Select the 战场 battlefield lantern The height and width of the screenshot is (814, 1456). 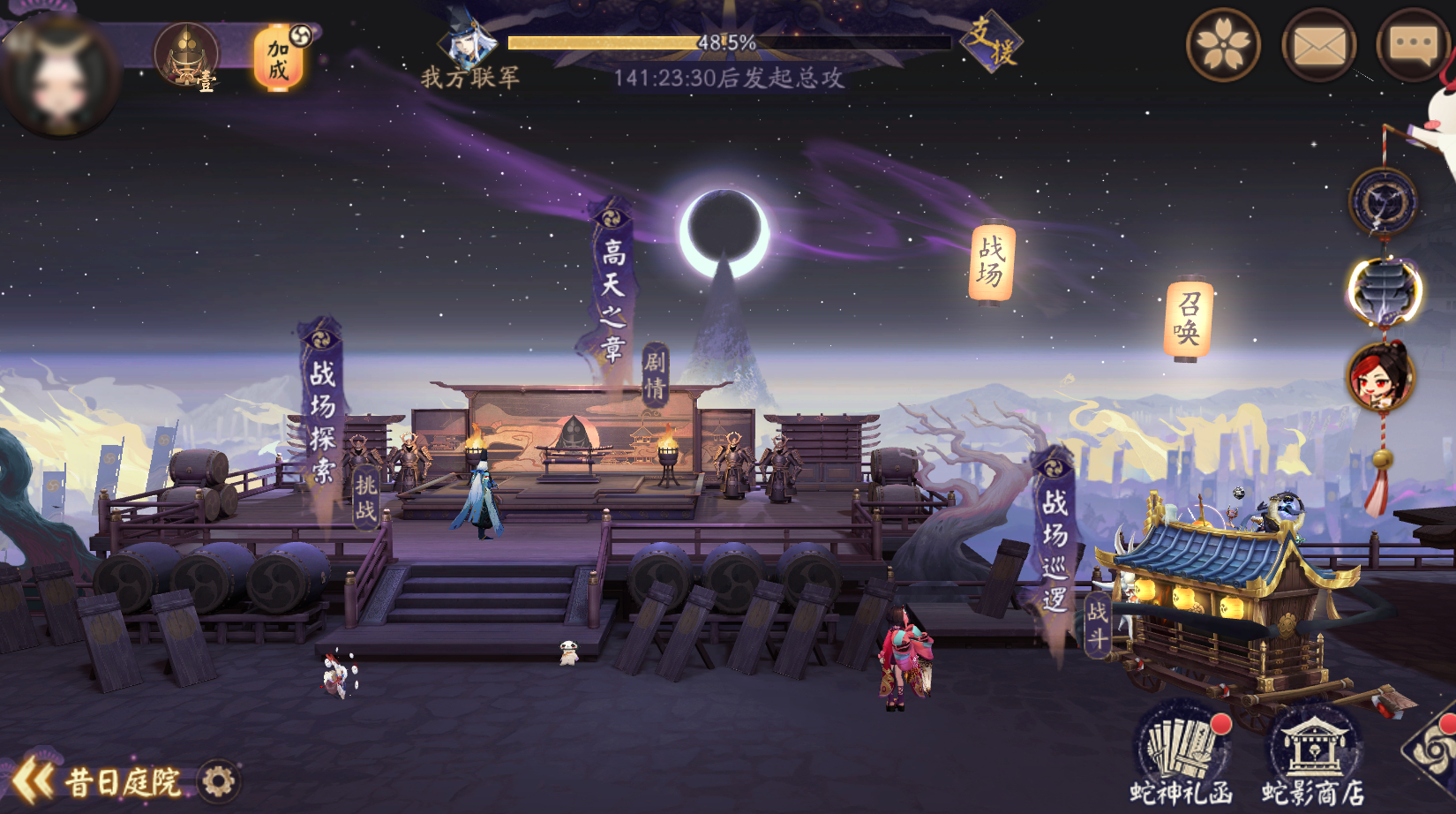coord(991,261)
